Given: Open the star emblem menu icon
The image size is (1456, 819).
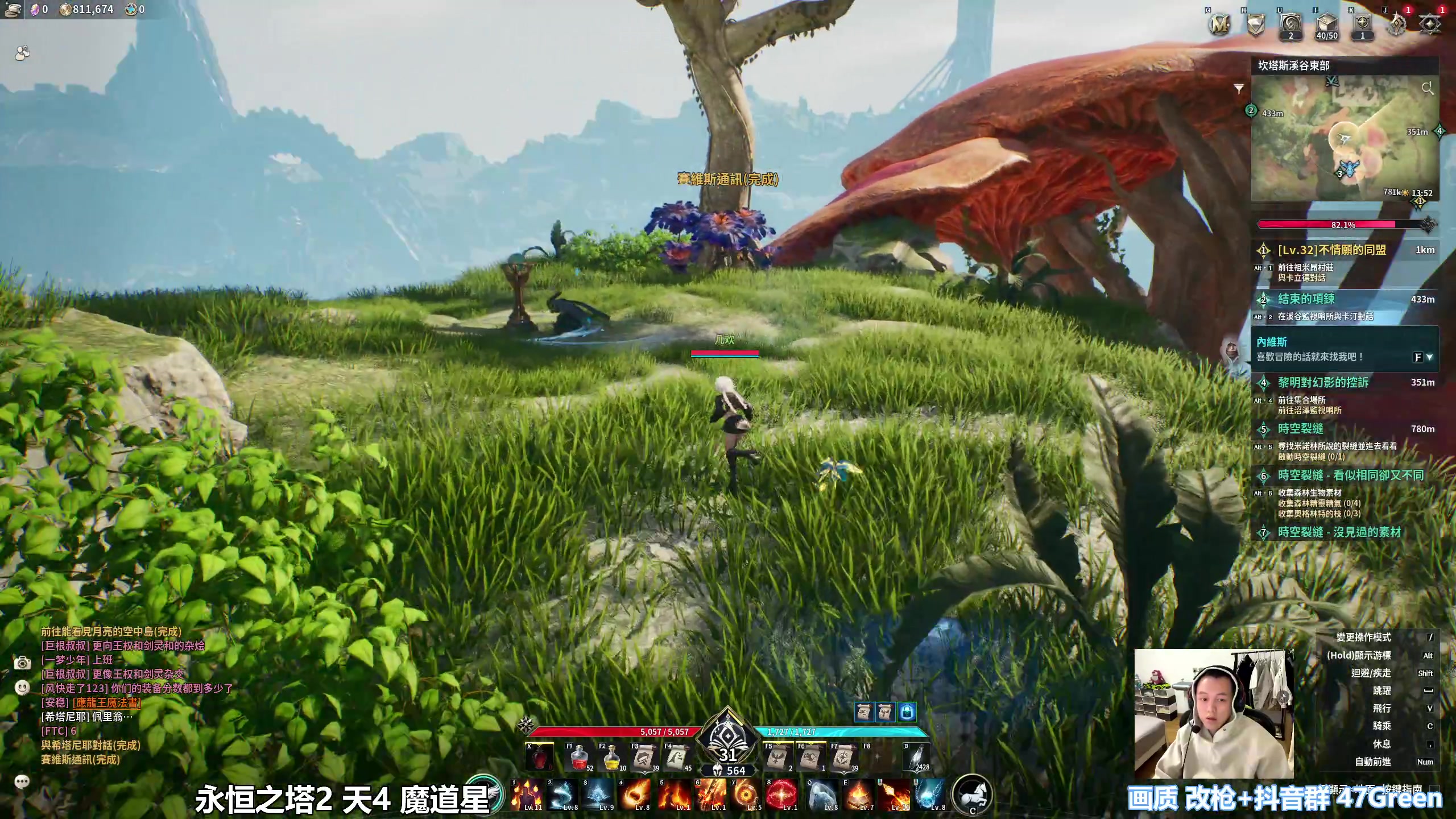Looking at the screenshot, I should click(x=1429, y=24).
